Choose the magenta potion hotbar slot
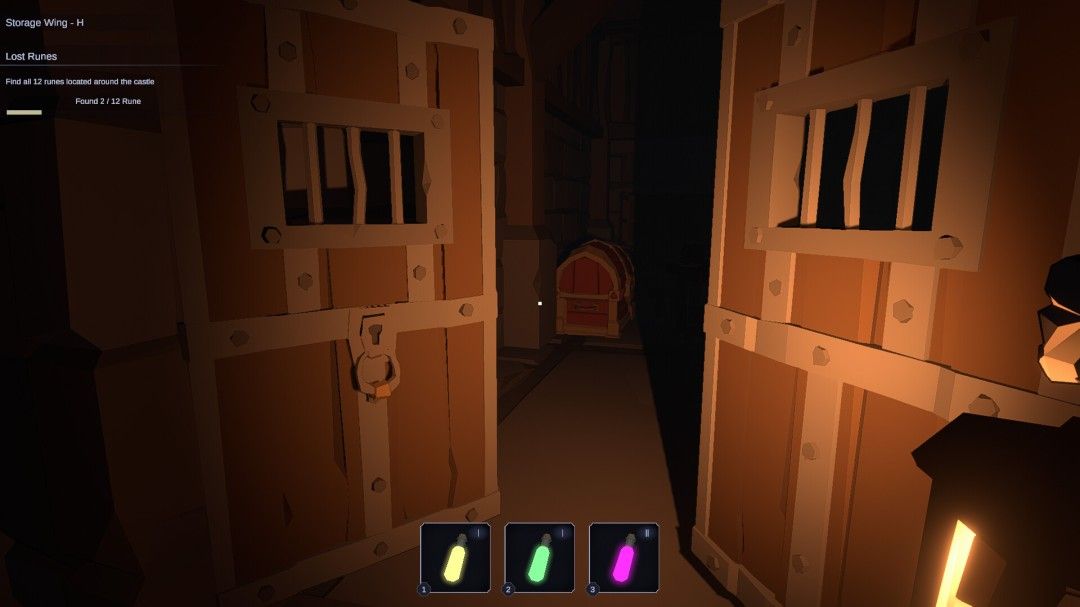 click(624, 557)
